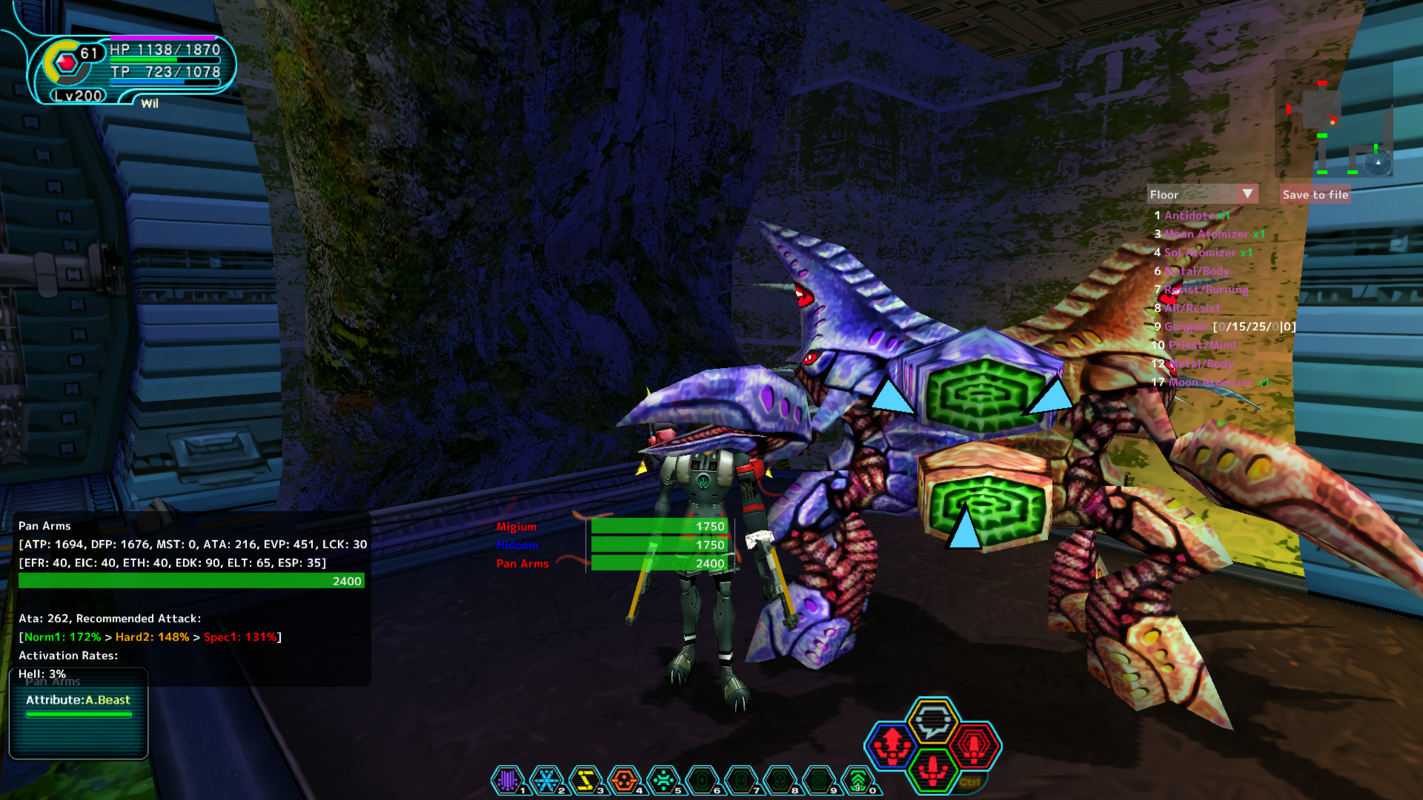Pick the Sol Atomizer floor list row
The image size is (1423, 800).
click(x=1208, y=253)
